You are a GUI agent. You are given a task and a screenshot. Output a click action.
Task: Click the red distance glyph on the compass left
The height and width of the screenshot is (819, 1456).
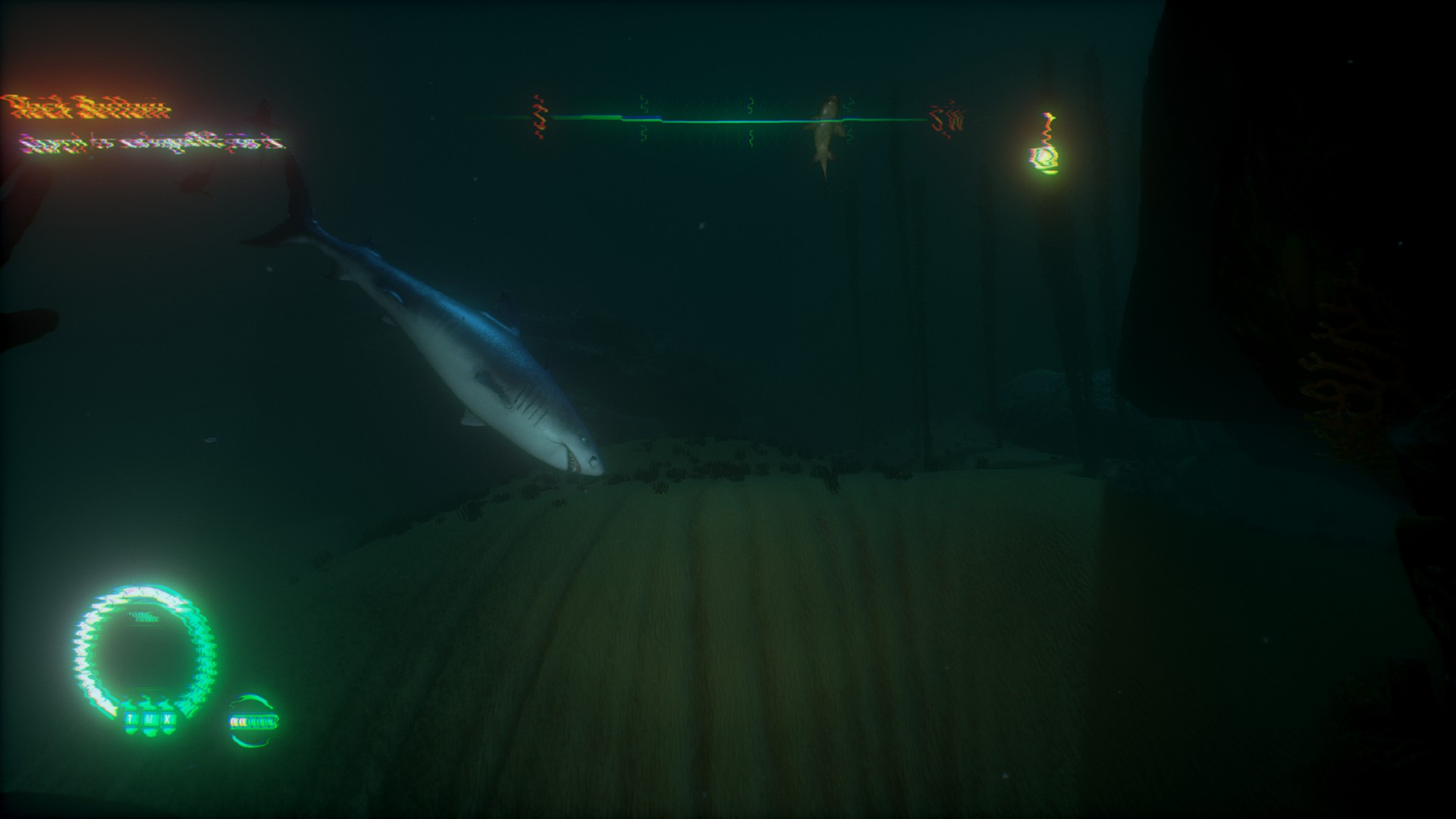540,114
